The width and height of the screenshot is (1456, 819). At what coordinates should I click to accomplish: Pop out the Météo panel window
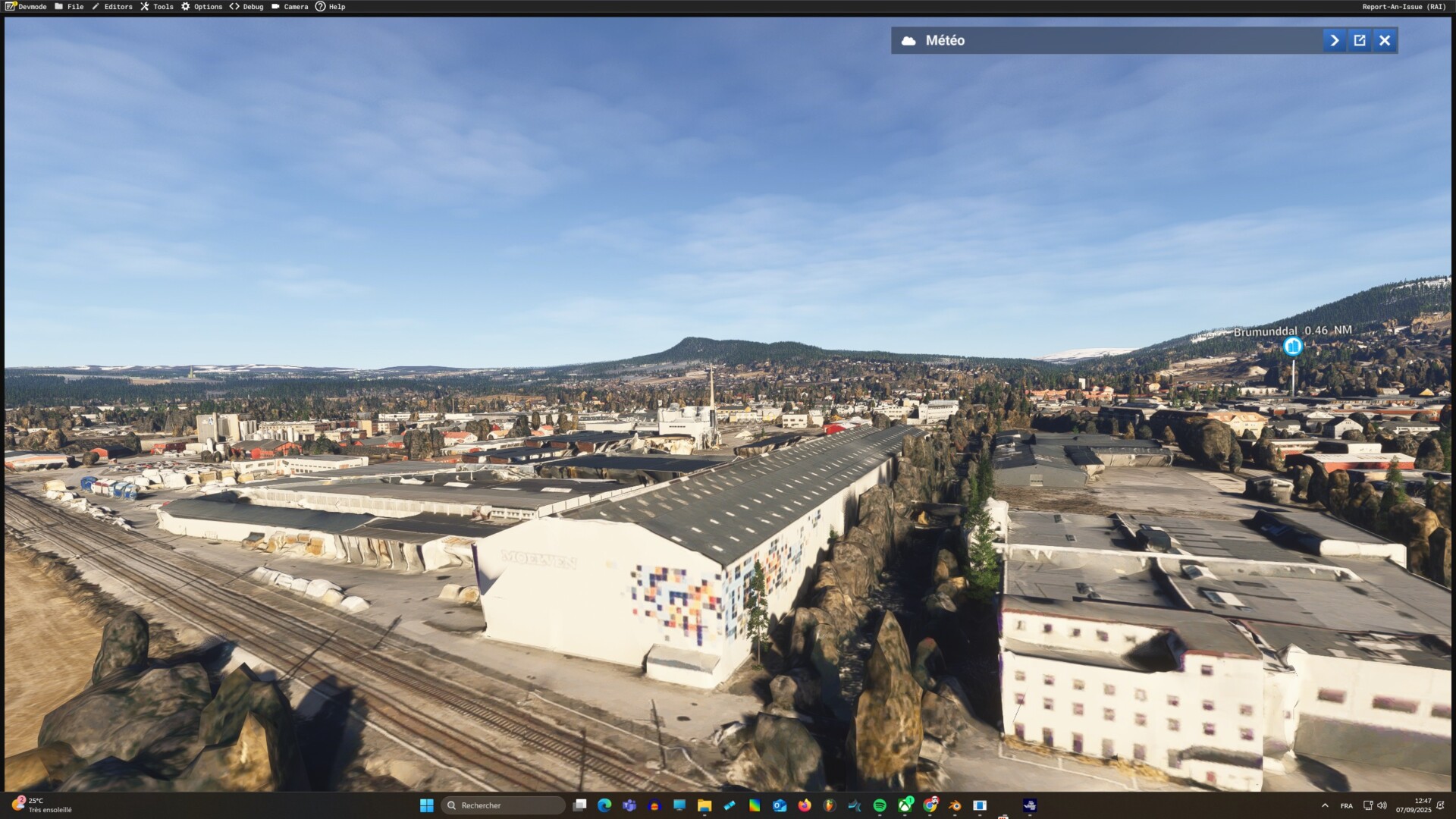(1360, 41)
